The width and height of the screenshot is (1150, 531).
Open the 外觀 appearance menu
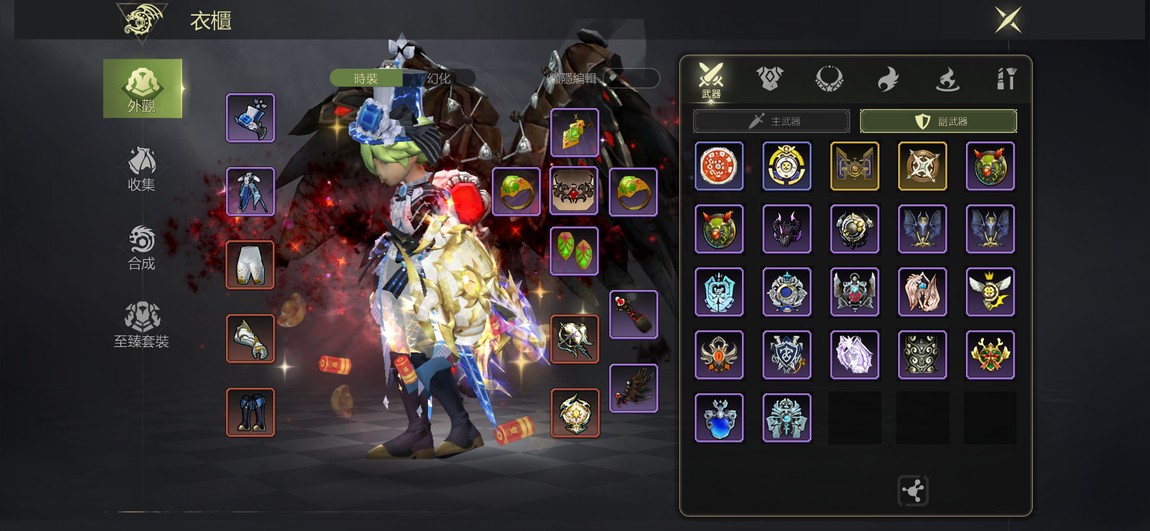[x=143, y=88]
